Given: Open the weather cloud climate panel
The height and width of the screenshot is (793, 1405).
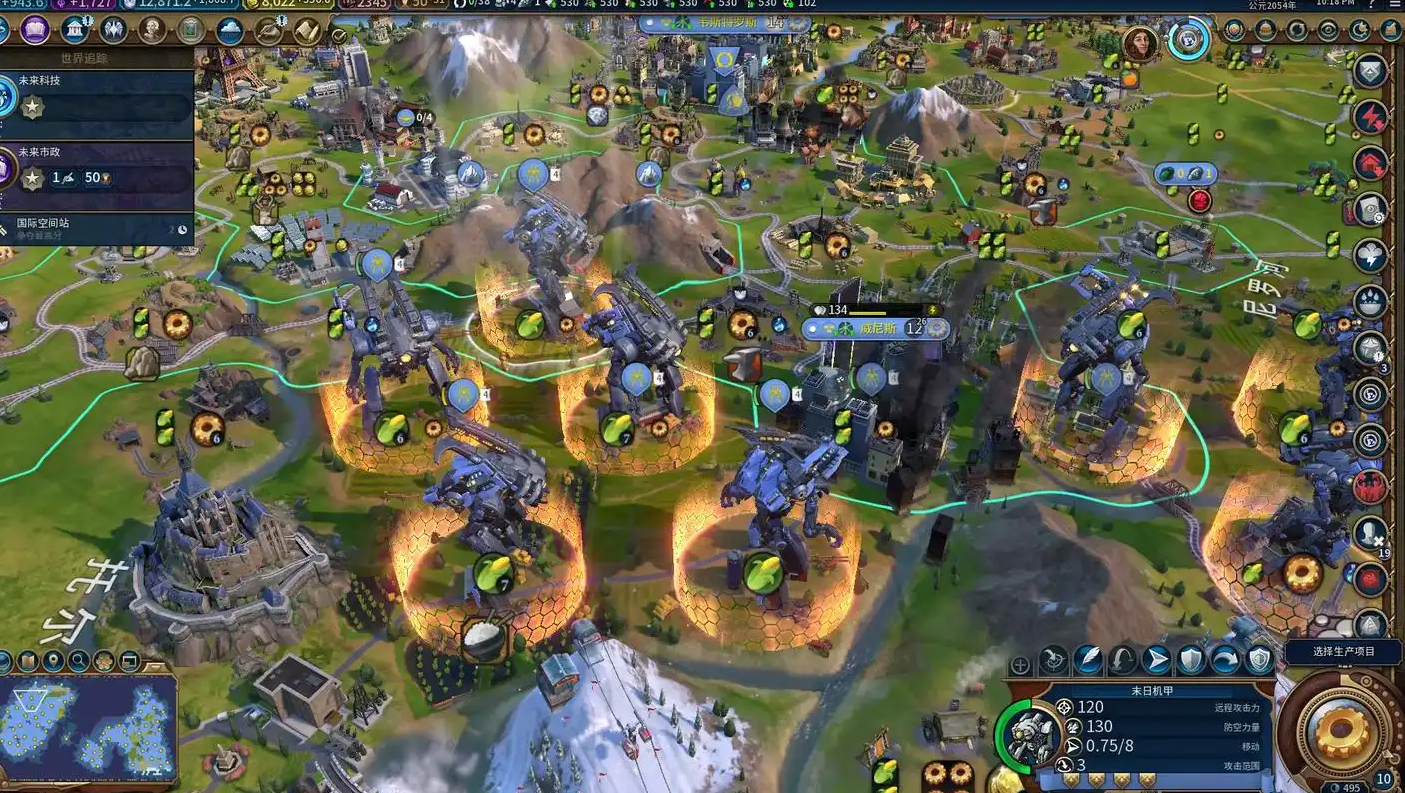Looking at the screenshot, I should pyautogui.click(x=230, y=31).
